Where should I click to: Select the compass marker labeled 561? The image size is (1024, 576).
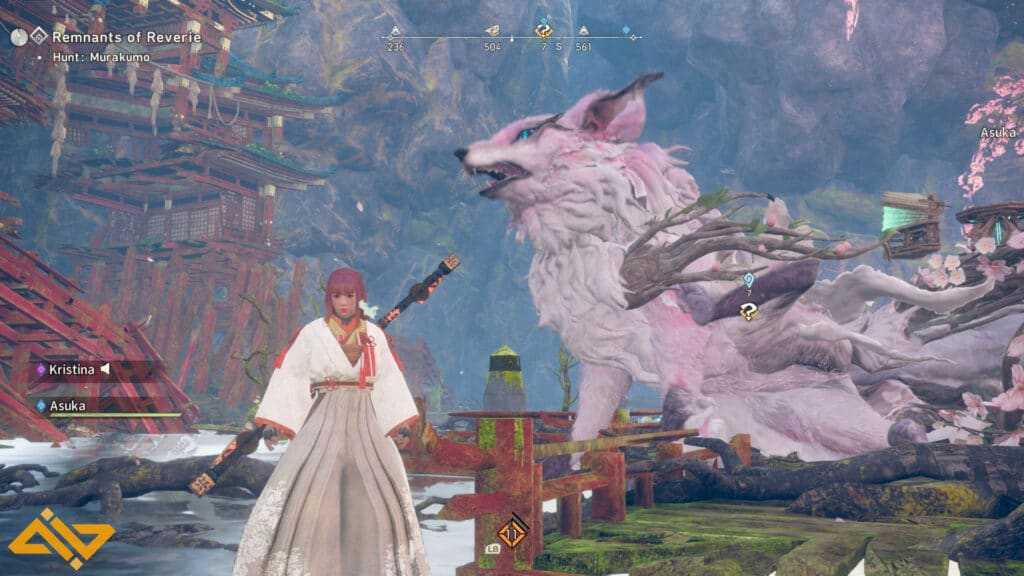tap(583, 32)
